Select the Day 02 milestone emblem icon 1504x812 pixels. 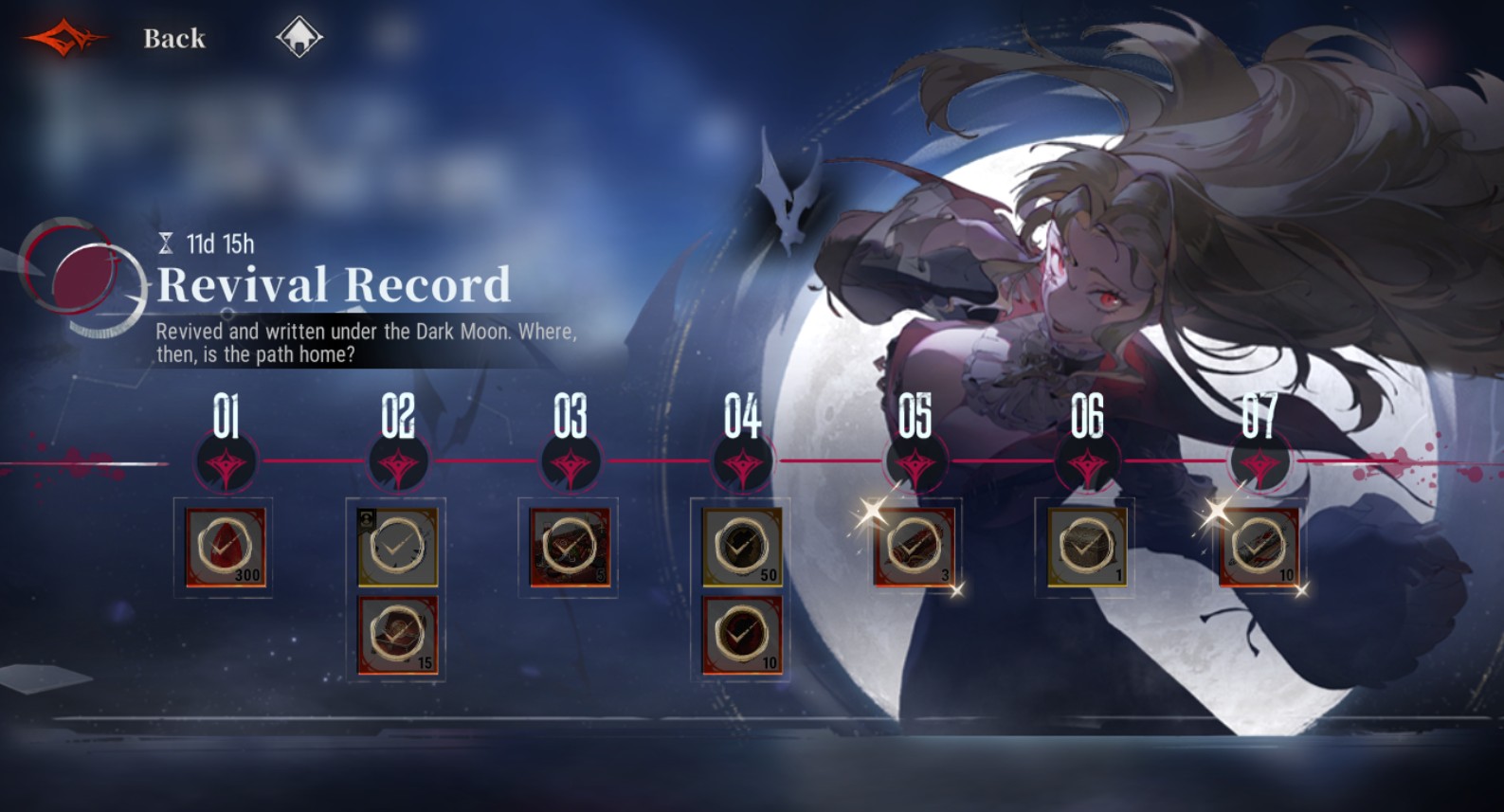[398, 464]
